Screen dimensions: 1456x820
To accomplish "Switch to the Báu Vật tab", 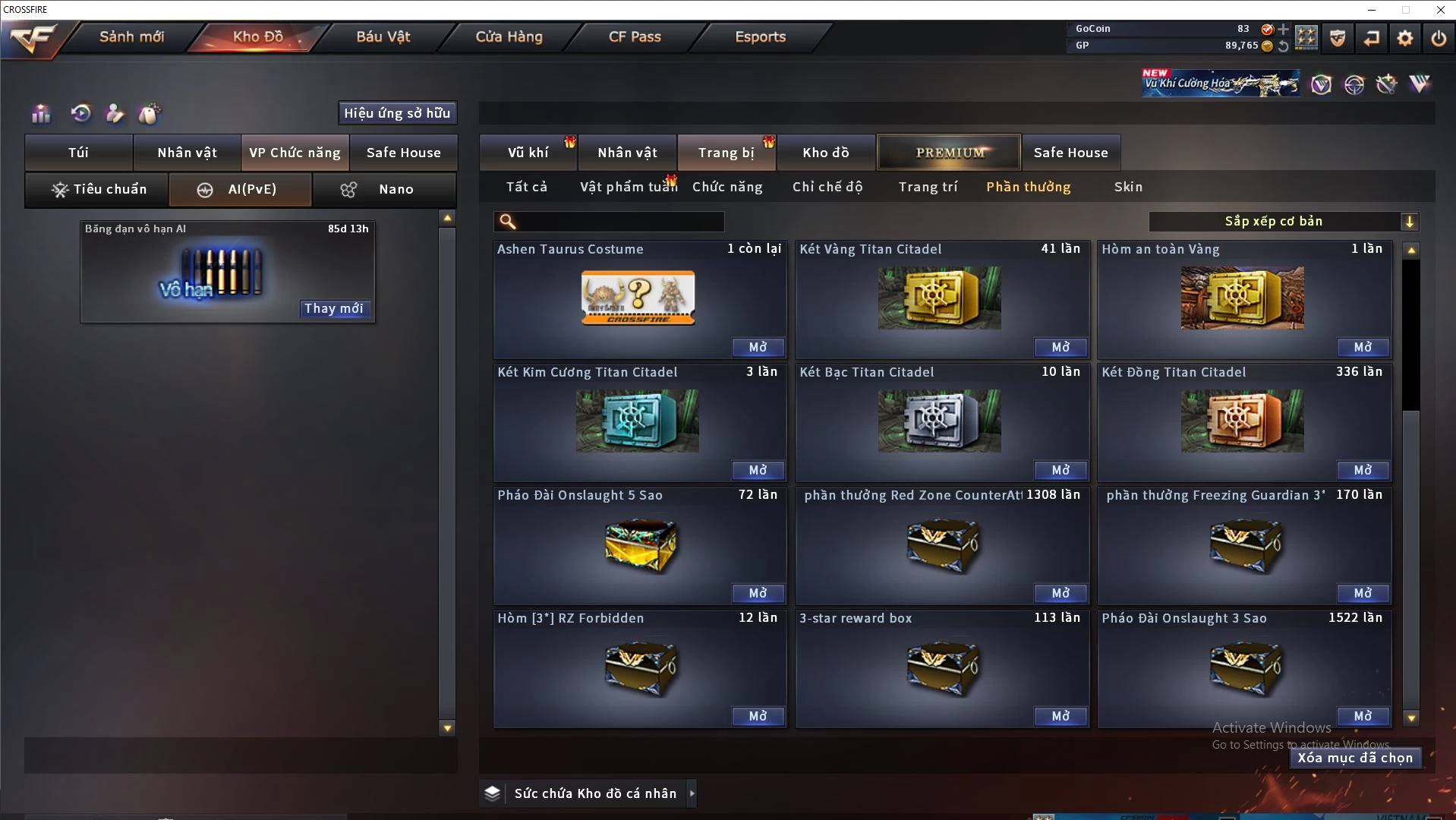I will [x=383, y=36].
